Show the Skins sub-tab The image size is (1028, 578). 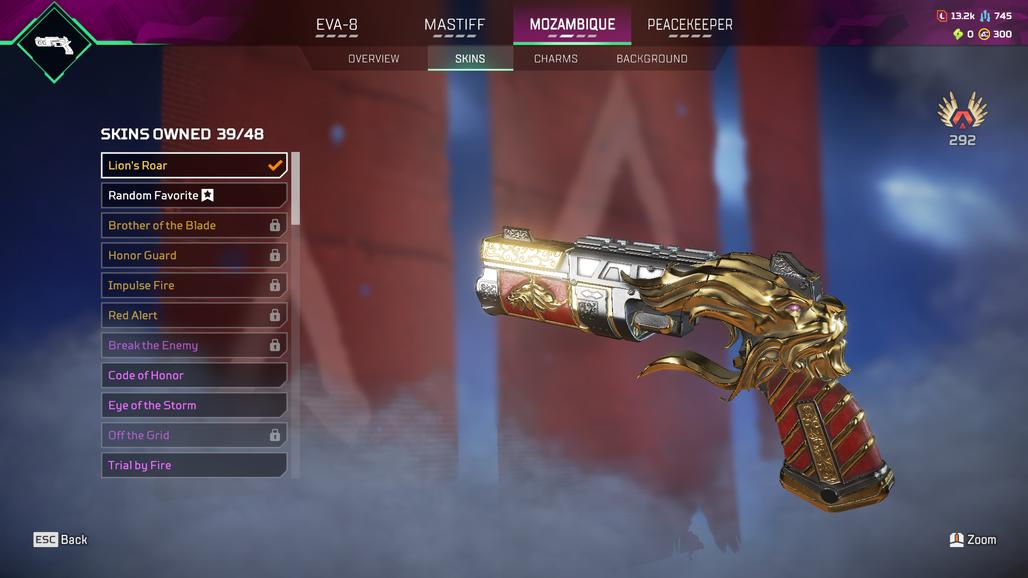point(470,59)
